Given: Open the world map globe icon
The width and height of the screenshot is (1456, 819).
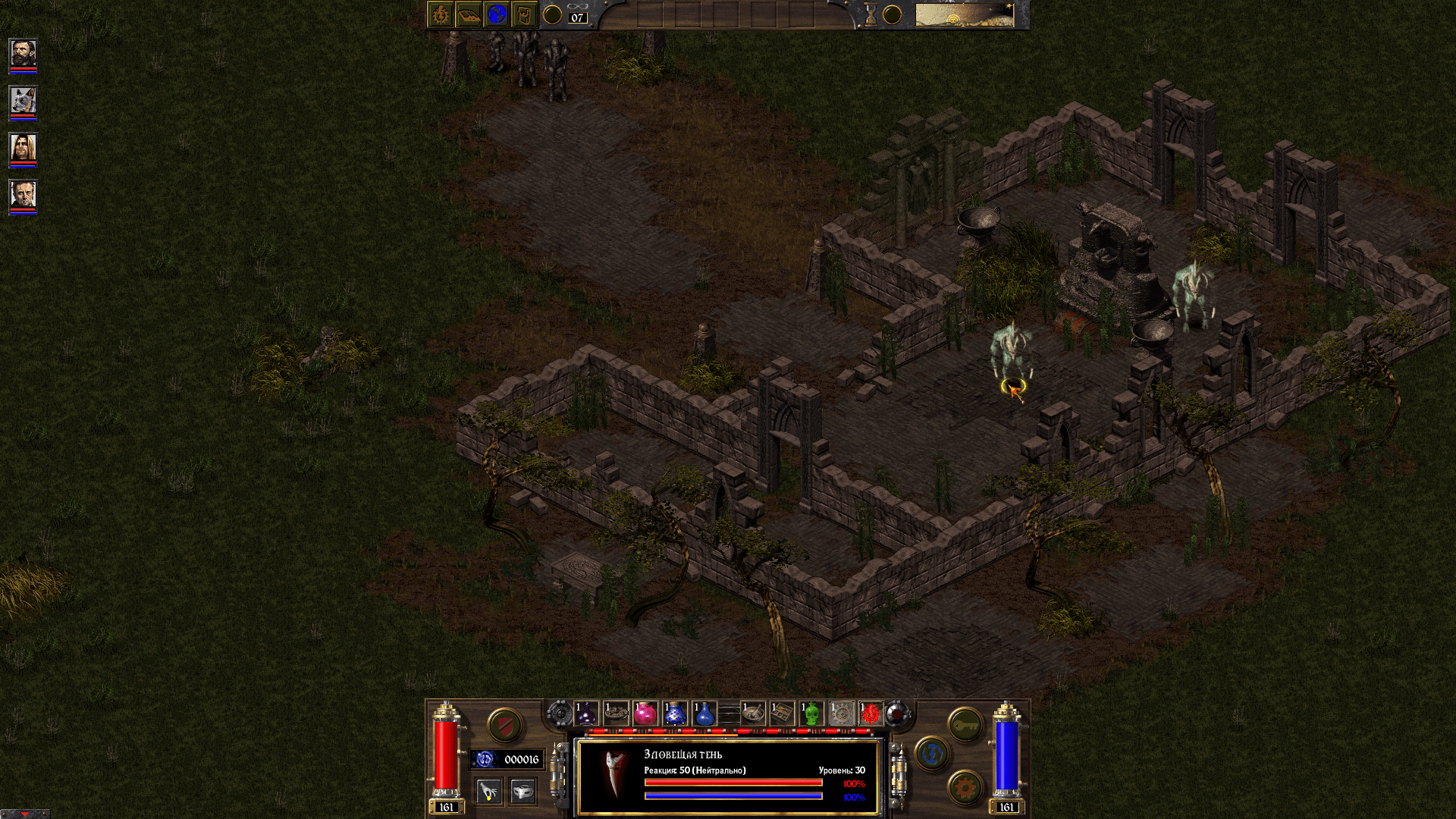Looking at the screenshot, I should (496, 14).
